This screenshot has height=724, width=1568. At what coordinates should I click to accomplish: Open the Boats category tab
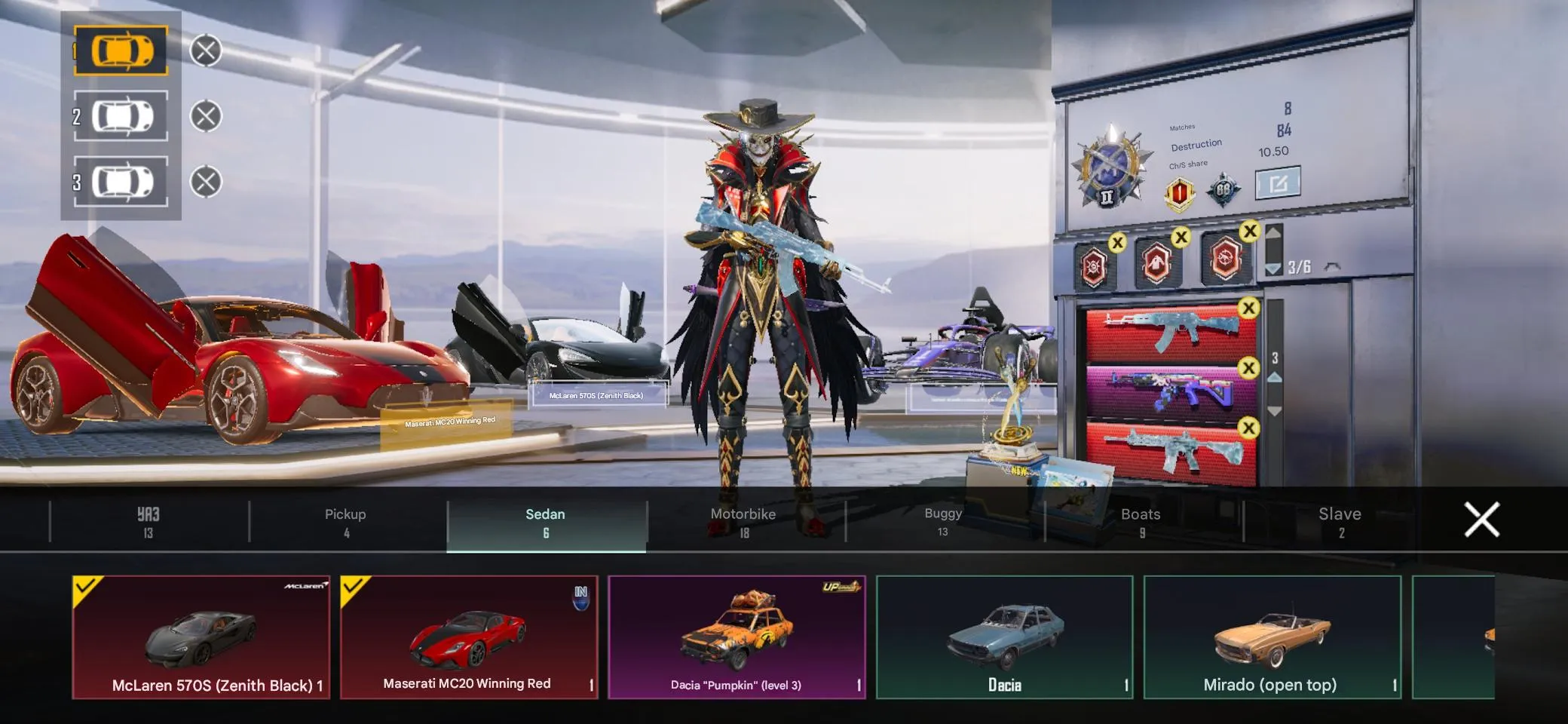(1140, 520)
